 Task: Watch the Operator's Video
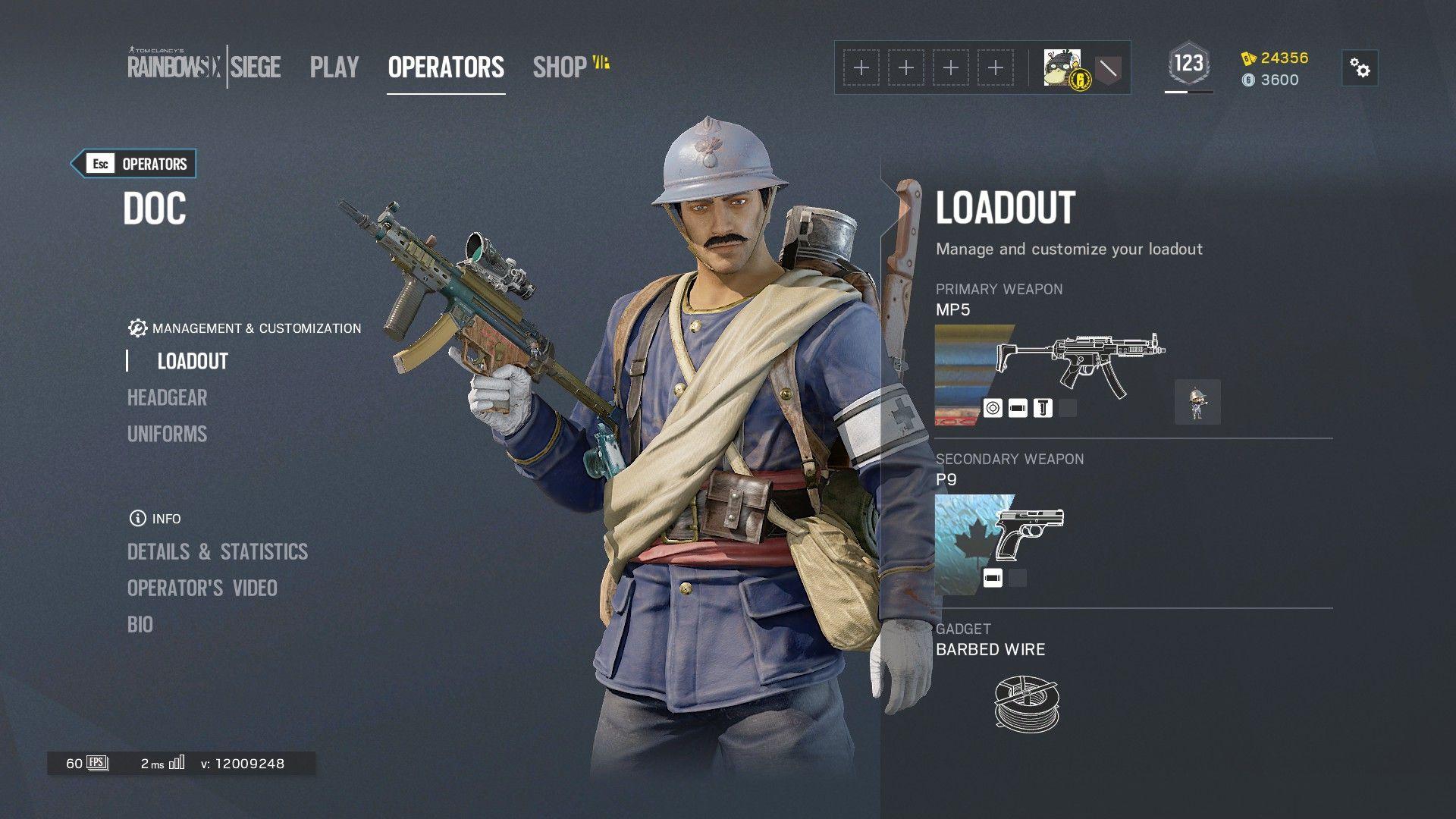(202, 588)
